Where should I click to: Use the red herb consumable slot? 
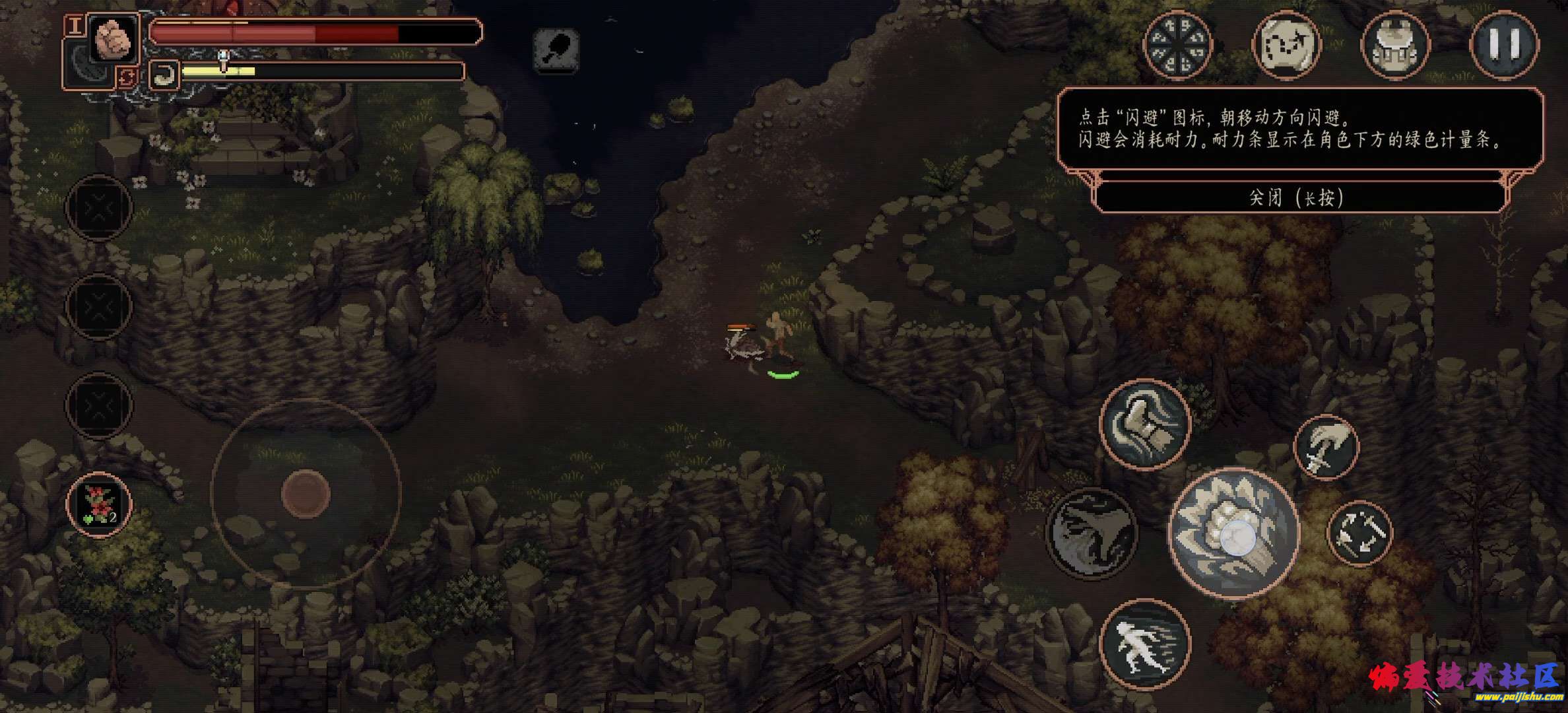pyautogui.click(x=99, y=505)
